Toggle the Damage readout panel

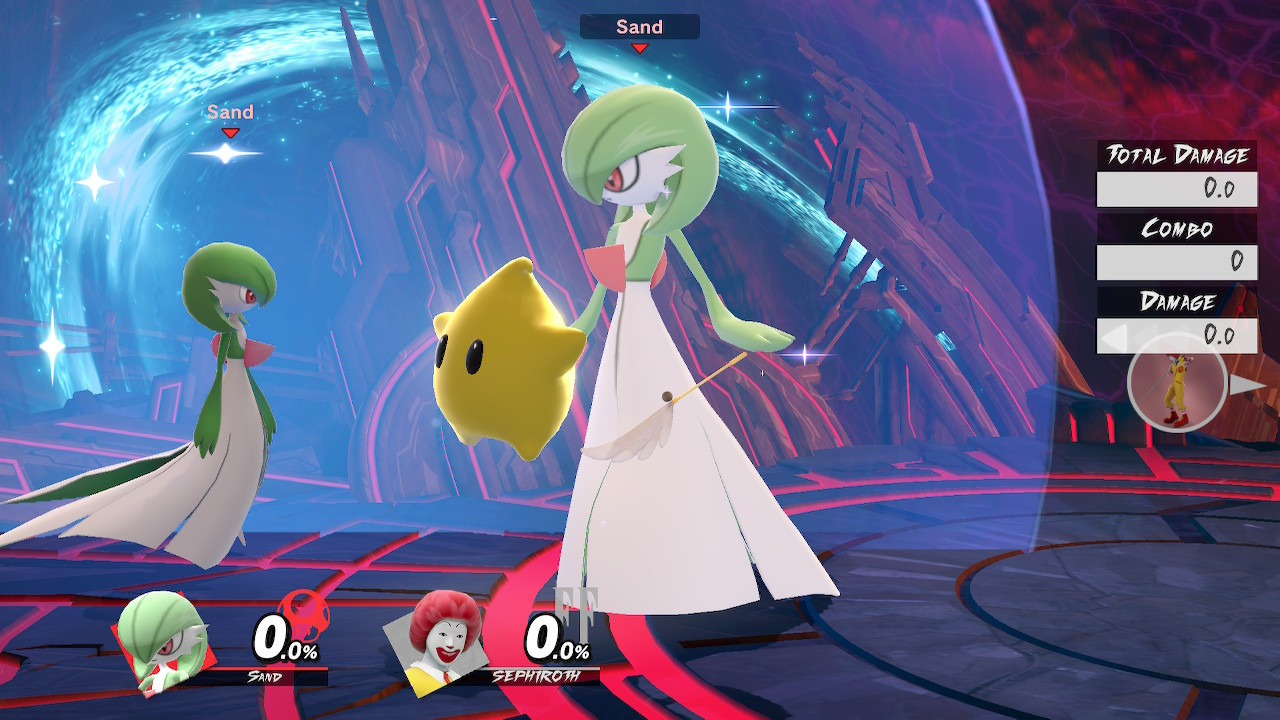pyautogui.click(x=1177, y=336)
